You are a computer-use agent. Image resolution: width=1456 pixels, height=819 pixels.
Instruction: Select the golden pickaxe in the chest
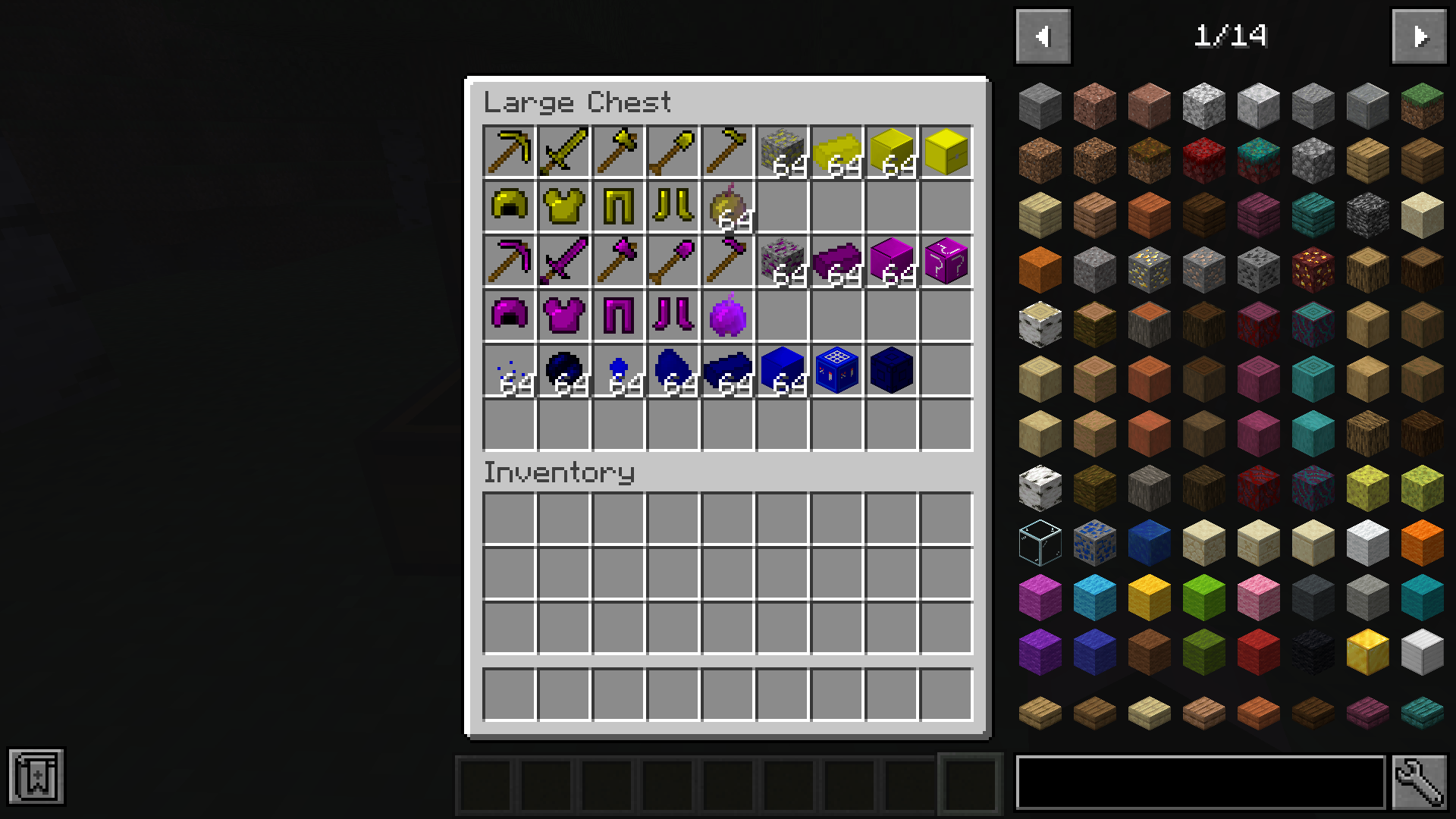pyautogui.click(x=510, y=152)
